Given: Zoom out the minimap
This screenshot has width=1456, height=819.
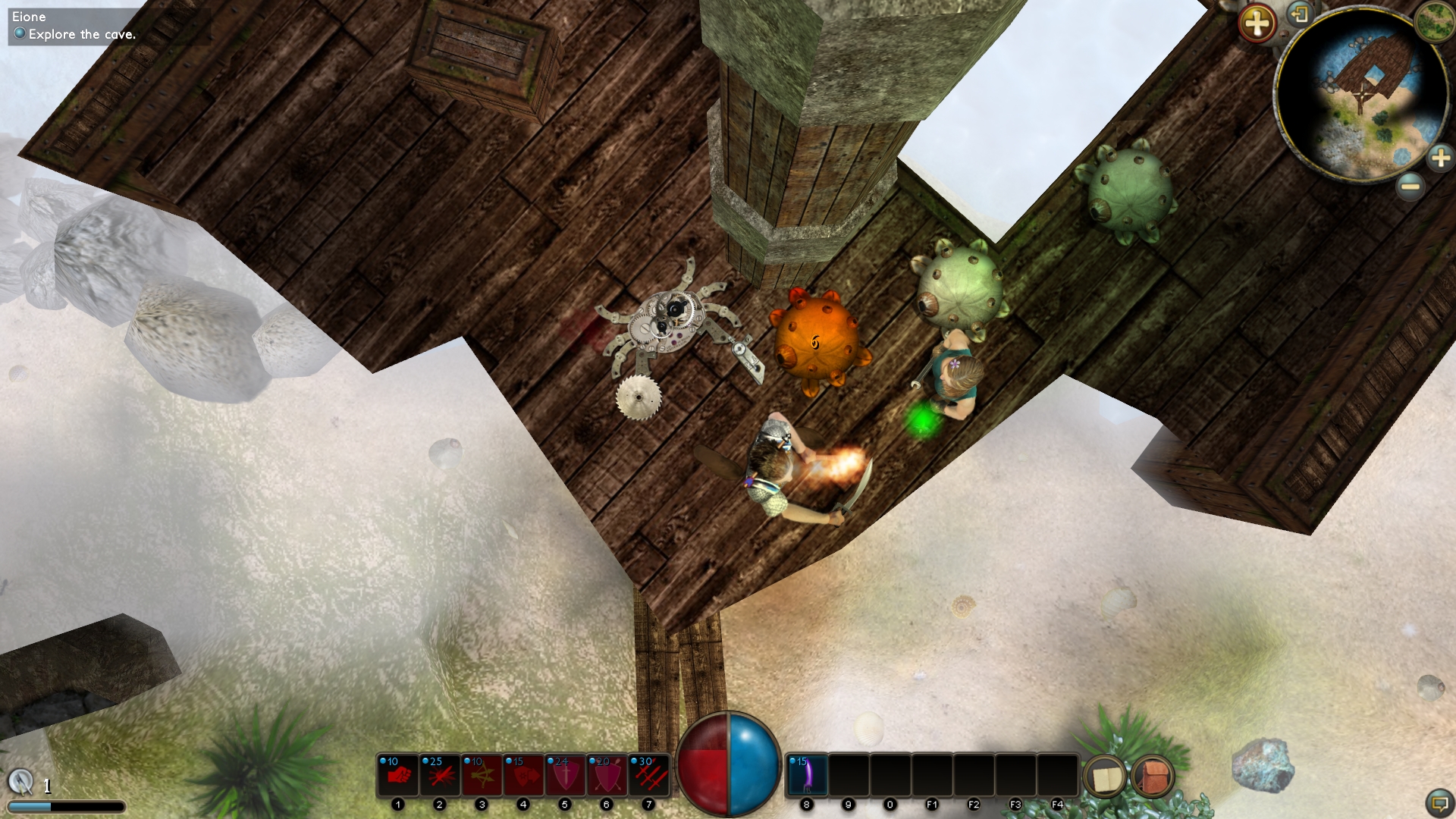Looking at the screenshot, I should click(x=1410, y=186).
